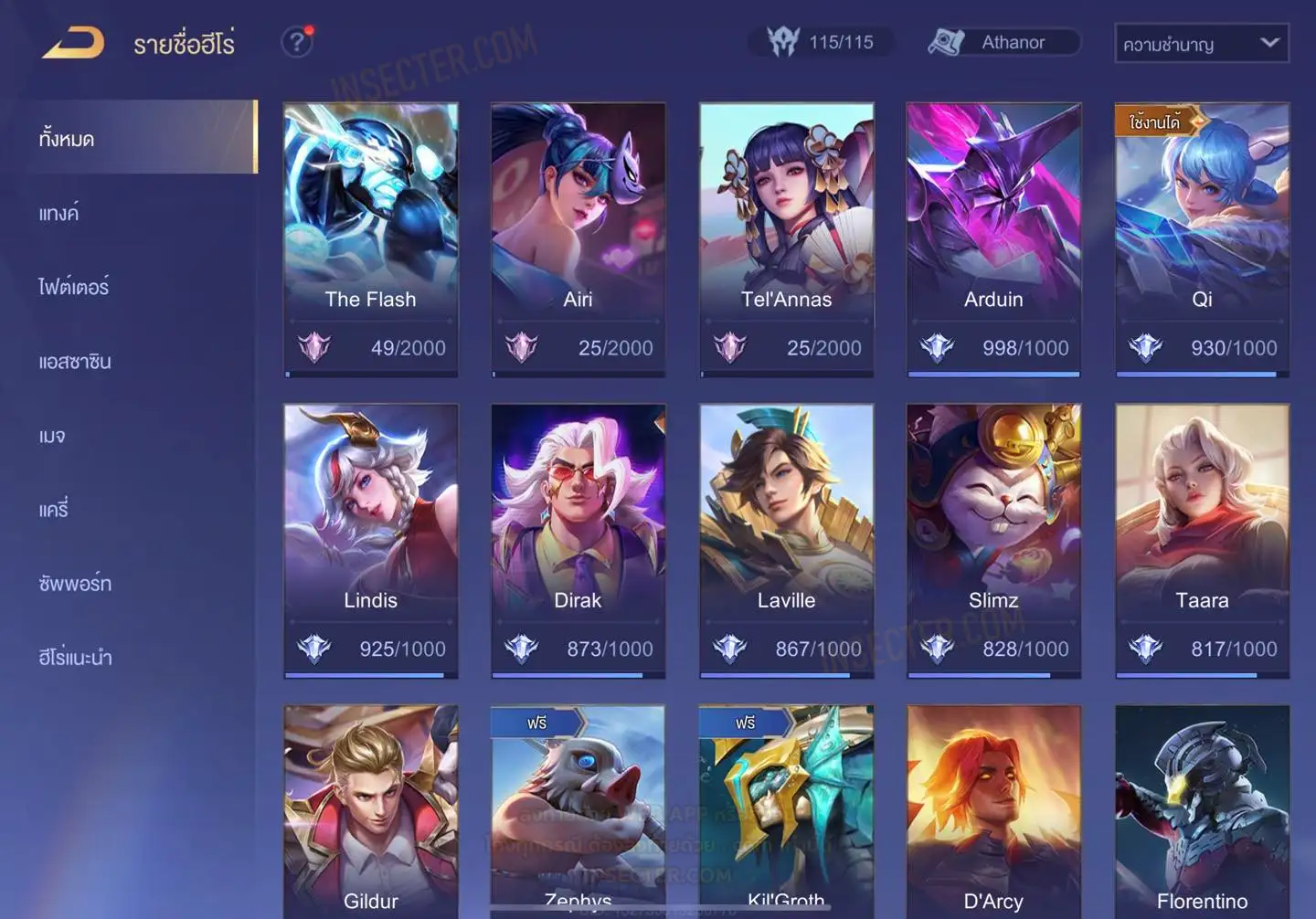Open the Athanor button
The width and height of the screenshot is (1316, 919).
1003,42
